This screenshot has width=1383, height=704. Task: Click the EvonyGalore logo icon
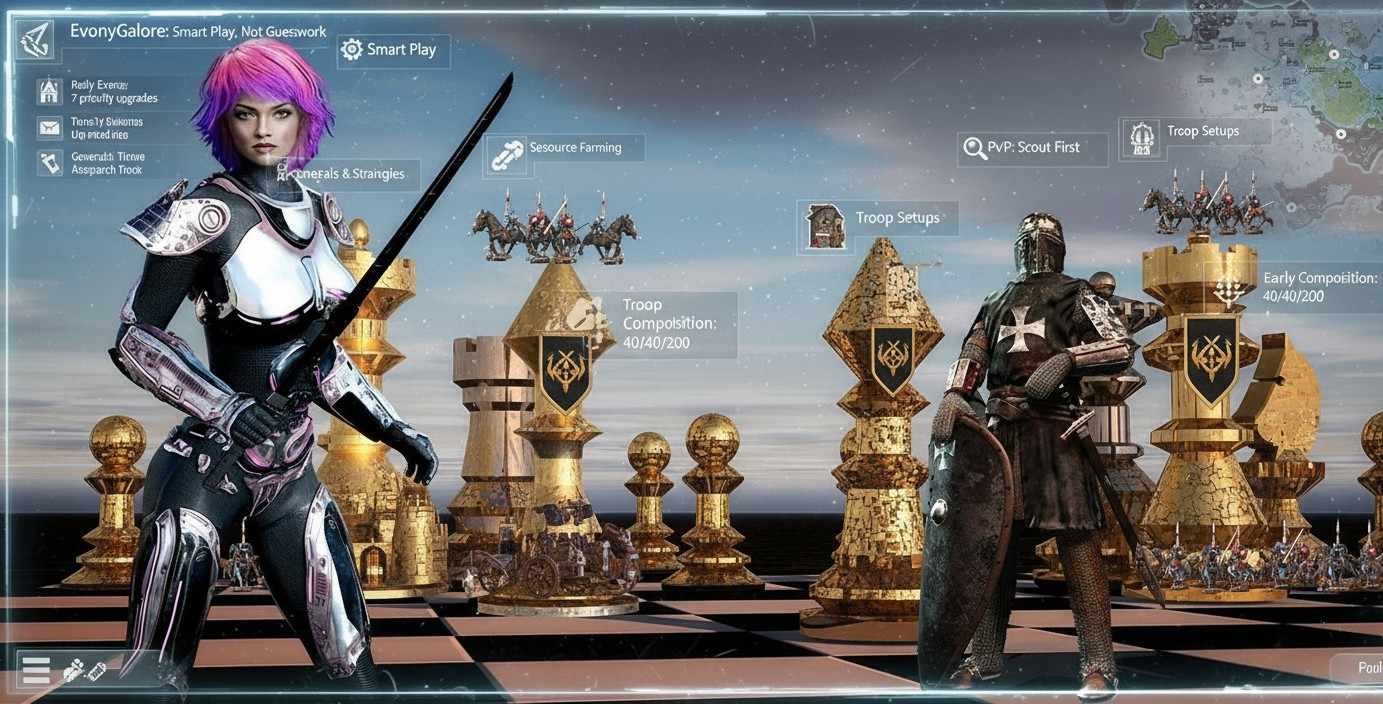pos(37,39)
